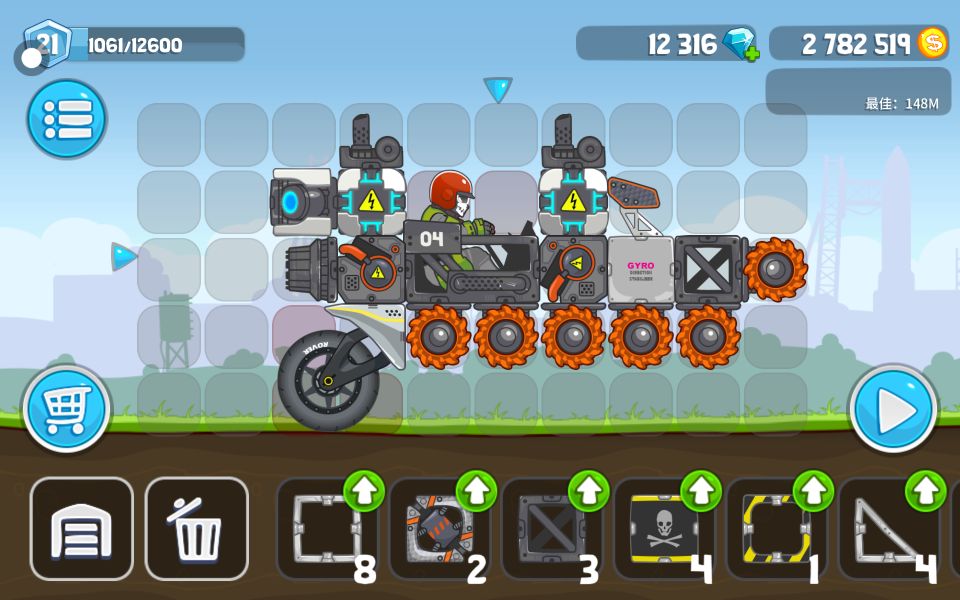Choose the yellow-striped hazard frame part
This screenshot has width=960, height=600.
coord(777,528)
